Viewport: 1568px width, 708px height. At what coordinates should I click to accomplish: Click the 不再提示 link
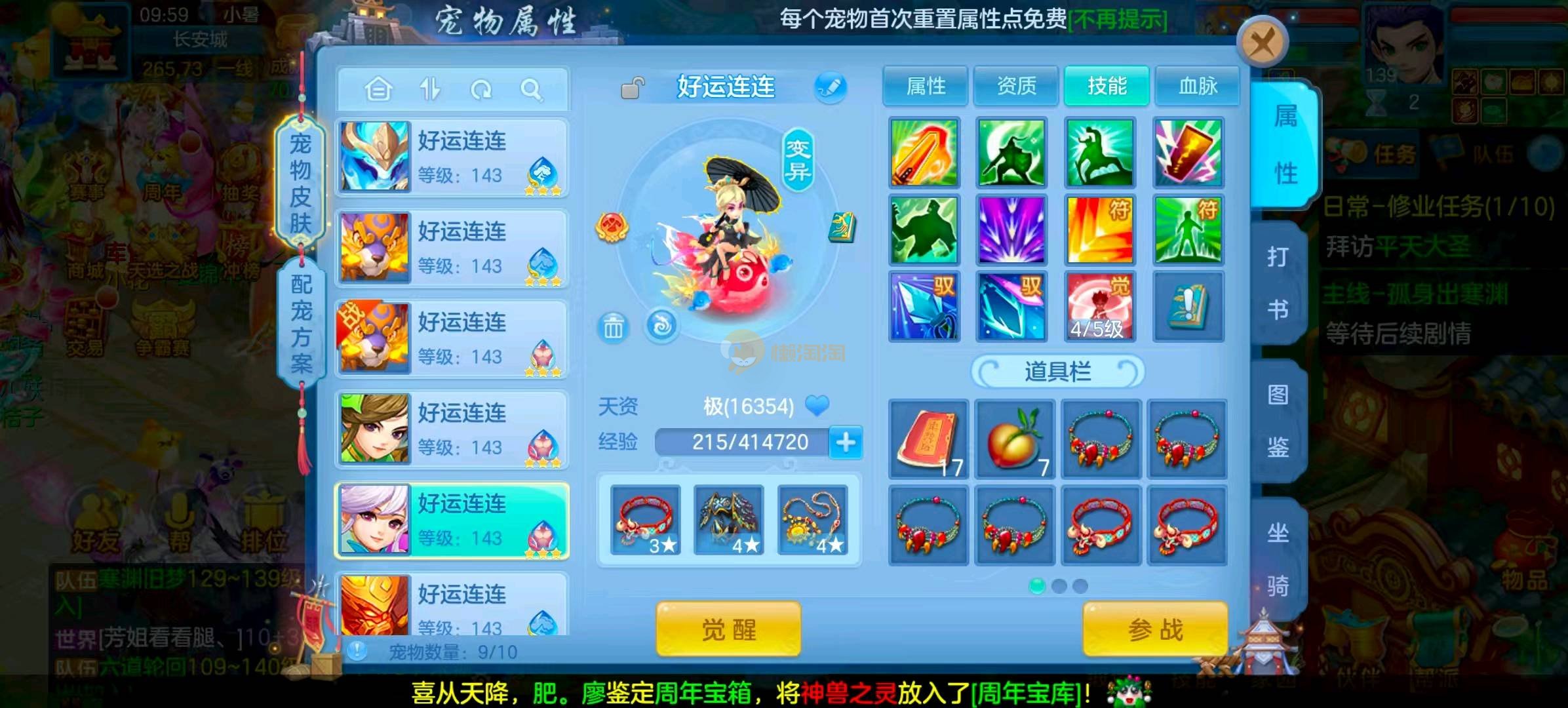pos(1118,20)
